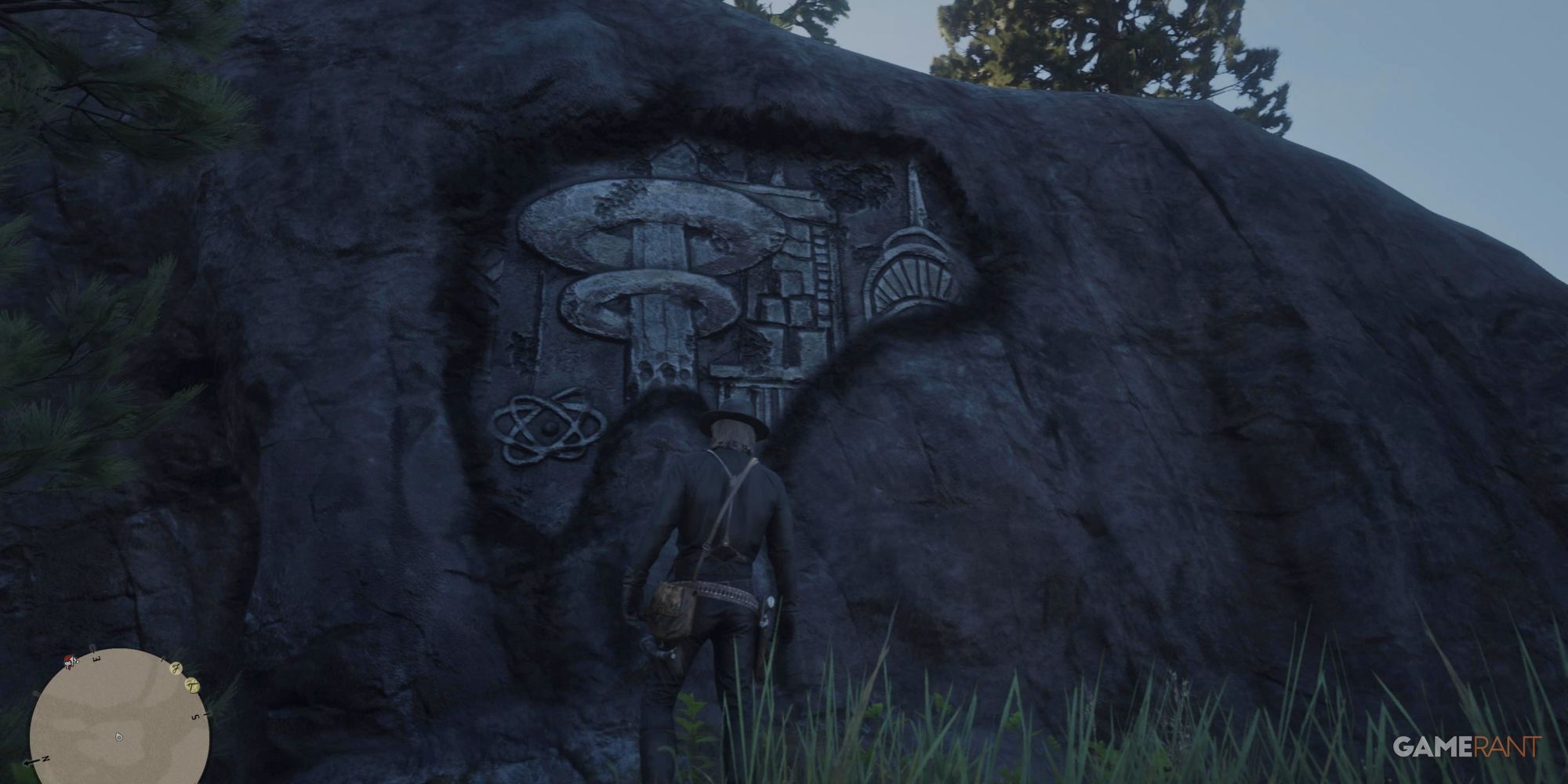Toggle the S compass marker on the minimap
1568x784 pixels.
tap(194, 716)
